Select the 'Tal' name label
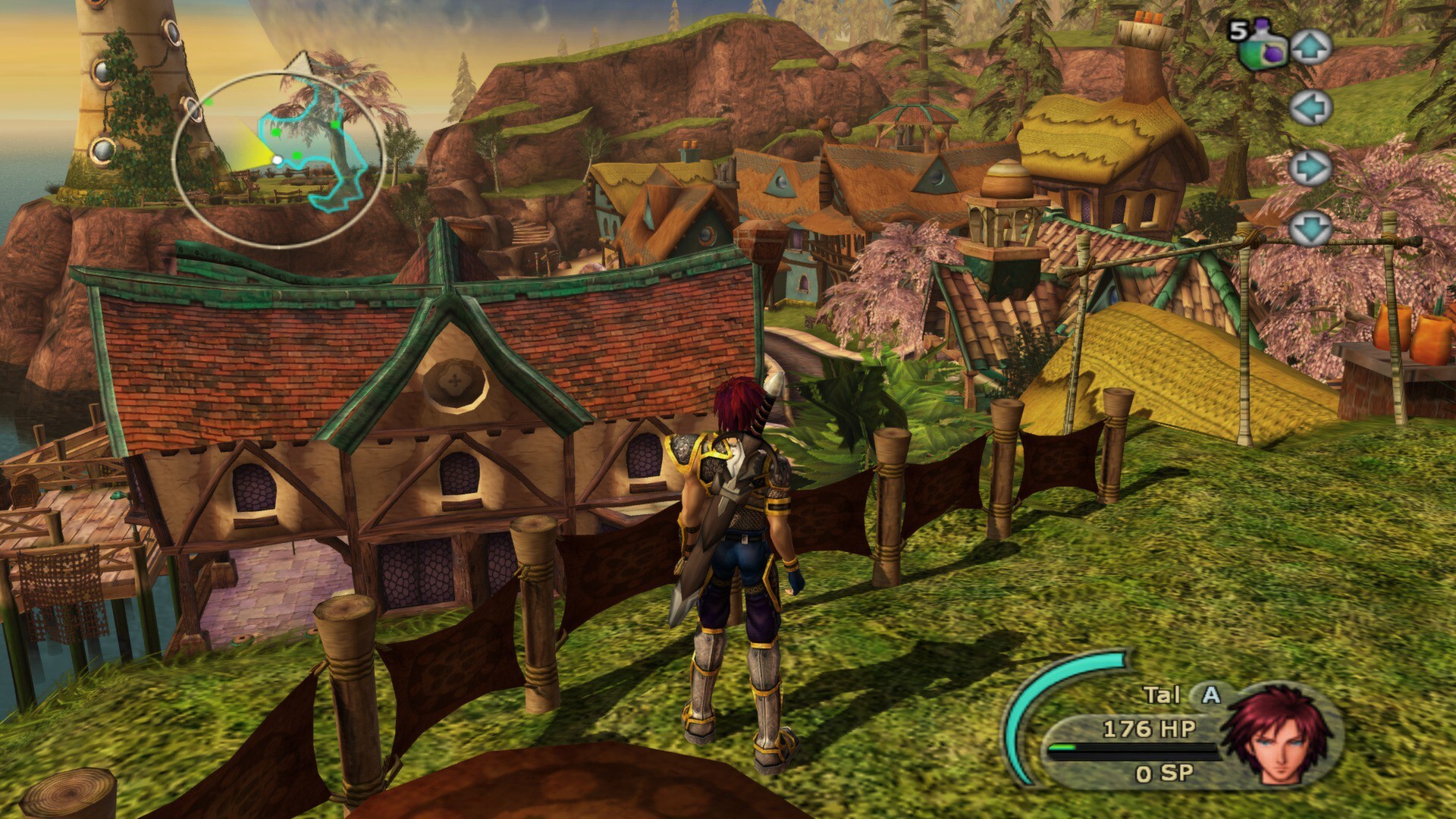1456x819 pixels. pos(1162,693)
